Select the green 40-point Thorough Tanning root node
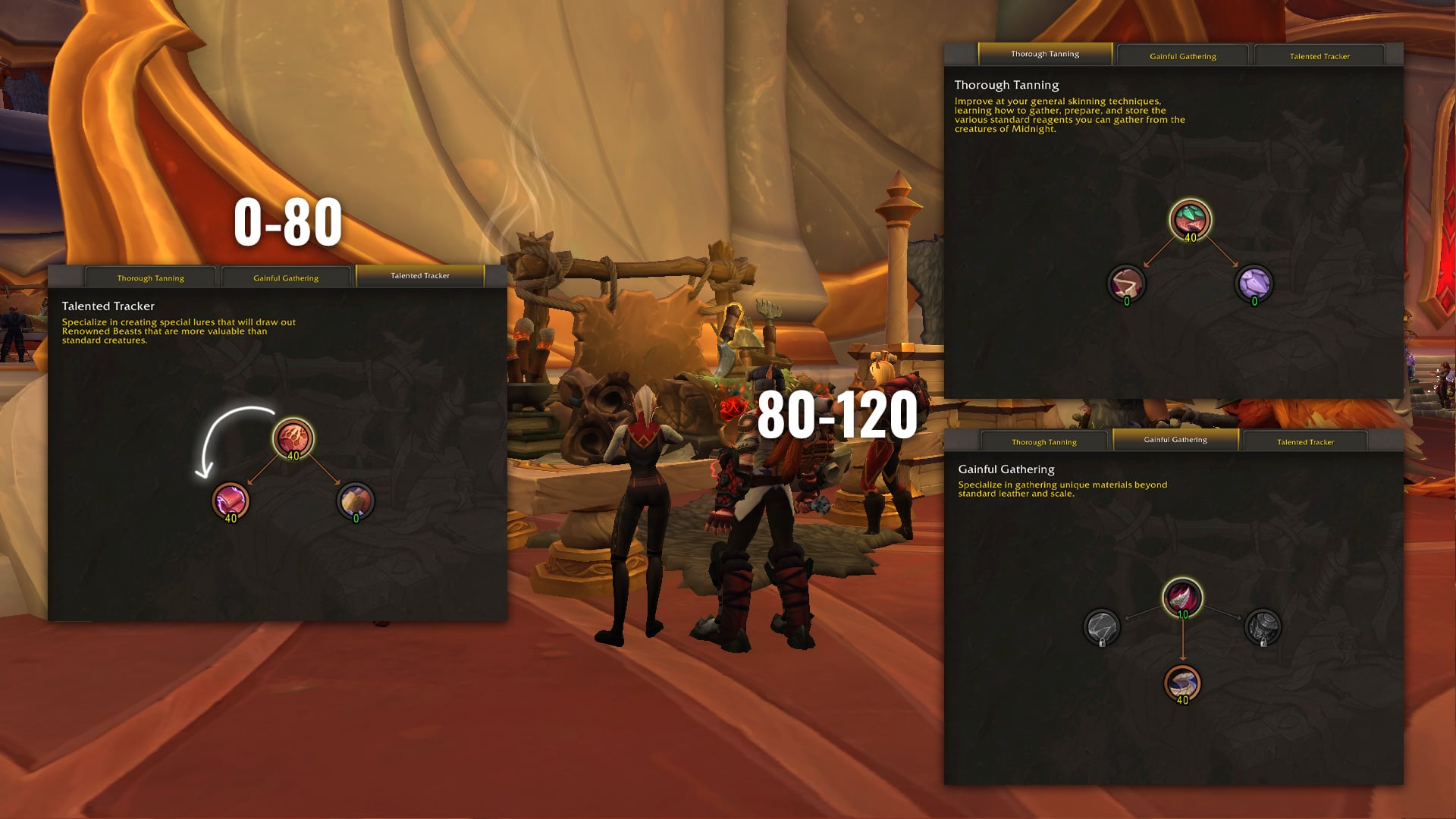Viewport: 1456px width, 819px height. 1190,219
